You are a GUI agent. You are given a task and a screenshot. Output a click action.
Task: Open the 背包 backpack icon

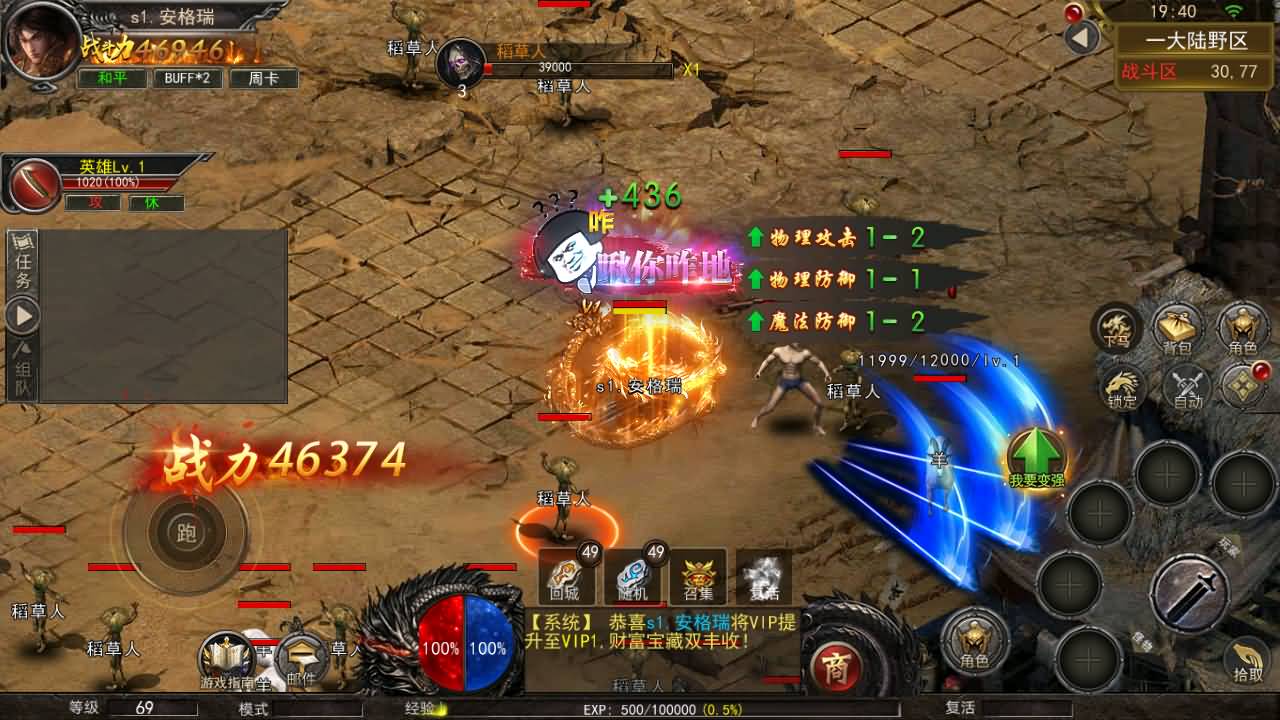pos(1177,330)
